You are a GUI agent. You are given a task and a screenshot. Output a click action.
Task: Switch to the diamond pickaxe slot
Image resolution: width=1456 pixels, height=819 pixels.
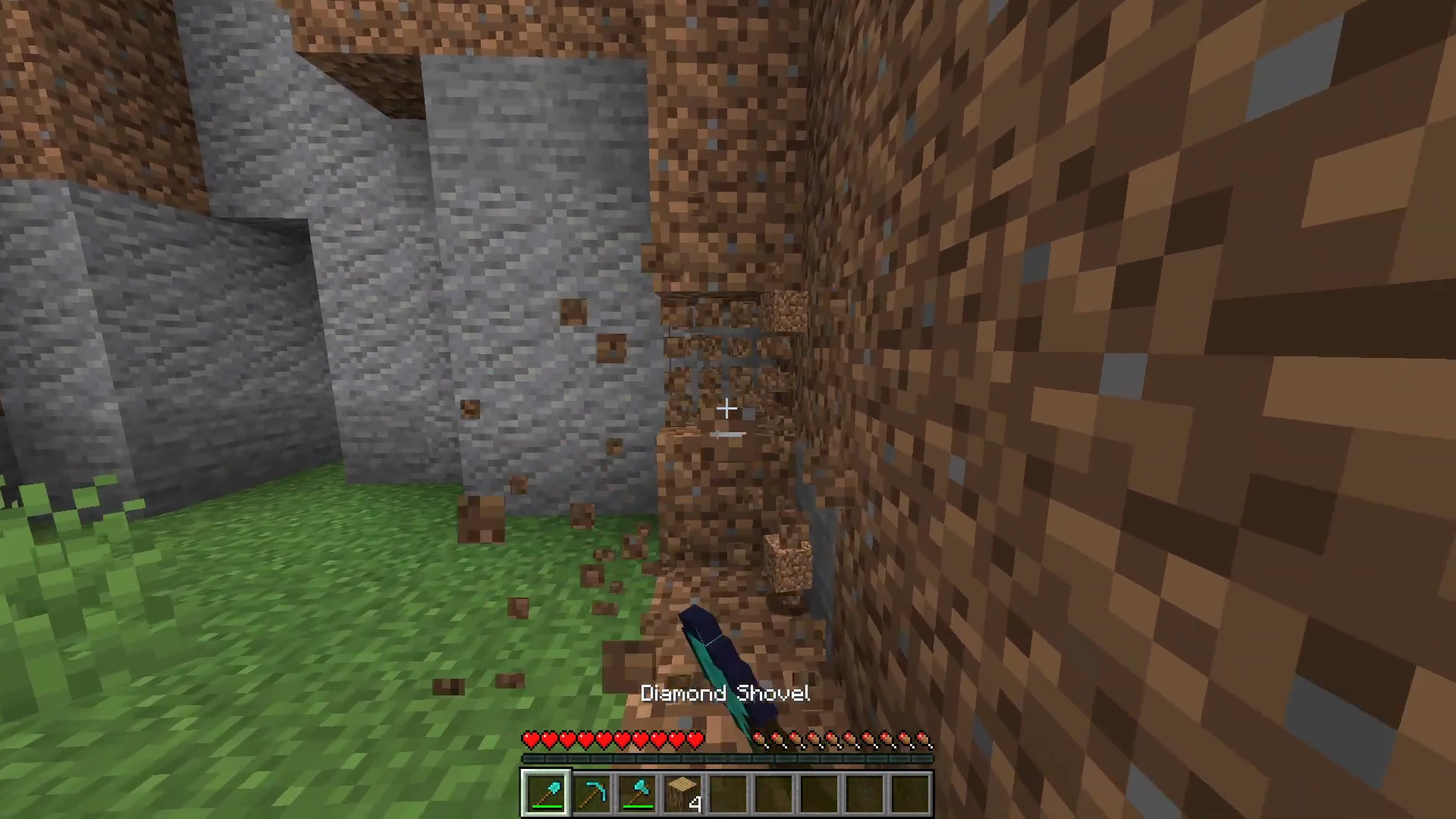pyautogui.click(x=591, y=793)
